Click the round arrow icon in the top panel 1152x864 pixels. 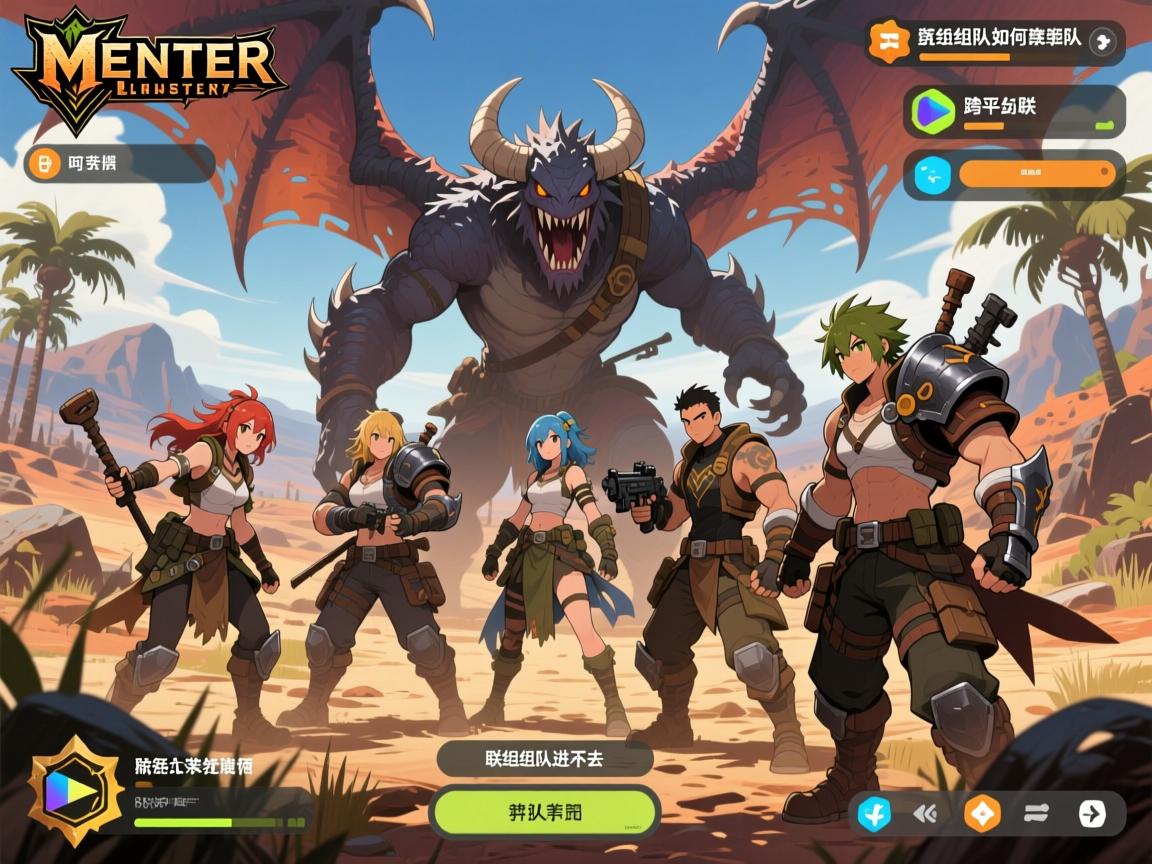(1103, 41)
